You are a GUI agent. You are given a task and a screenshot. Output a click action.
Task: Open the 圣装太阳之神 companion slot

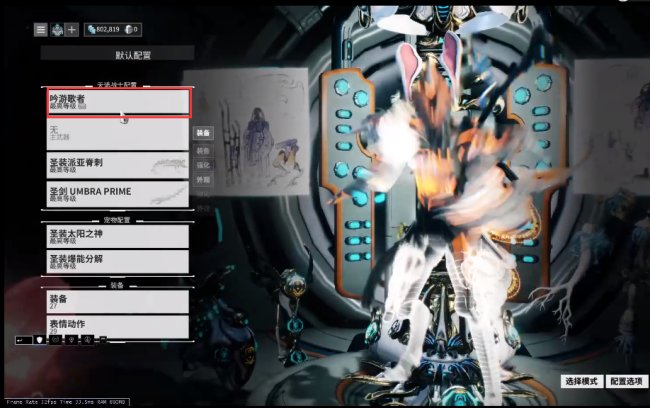tap(118, 236)
